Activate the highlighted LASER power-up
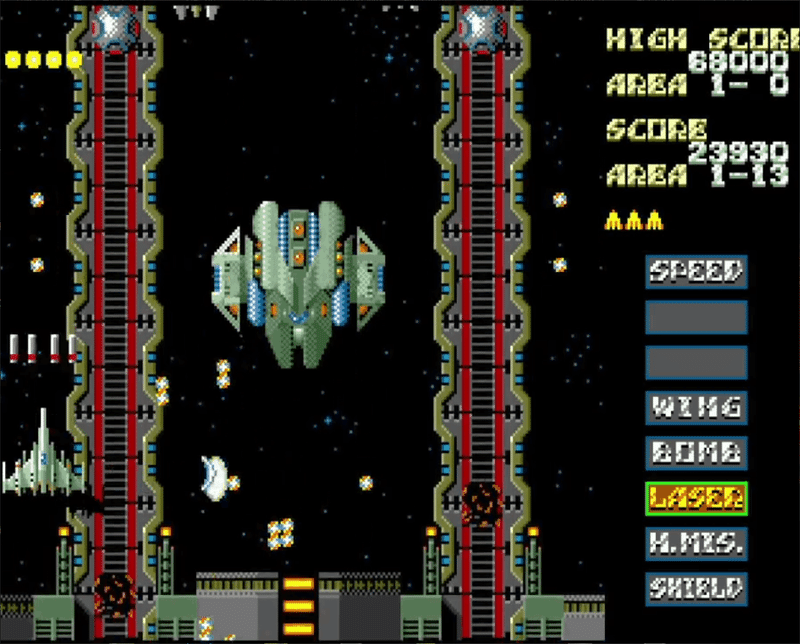800x644 pixels. pyautogui.click(x=696, y=497)
